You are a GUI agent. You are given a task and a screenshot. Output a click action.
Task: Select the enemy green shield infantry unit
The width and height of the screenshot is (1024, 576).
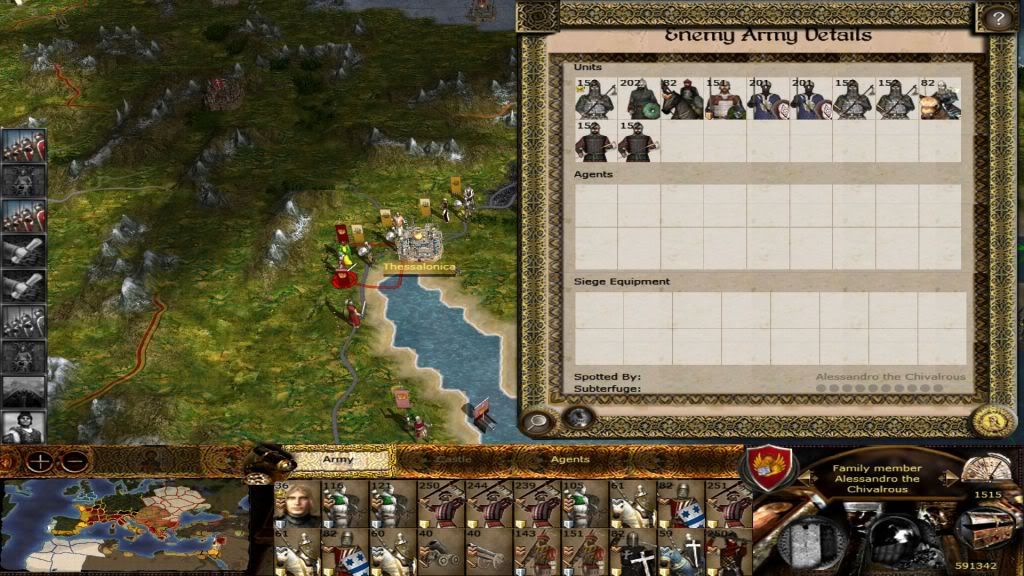pos(641,100)
